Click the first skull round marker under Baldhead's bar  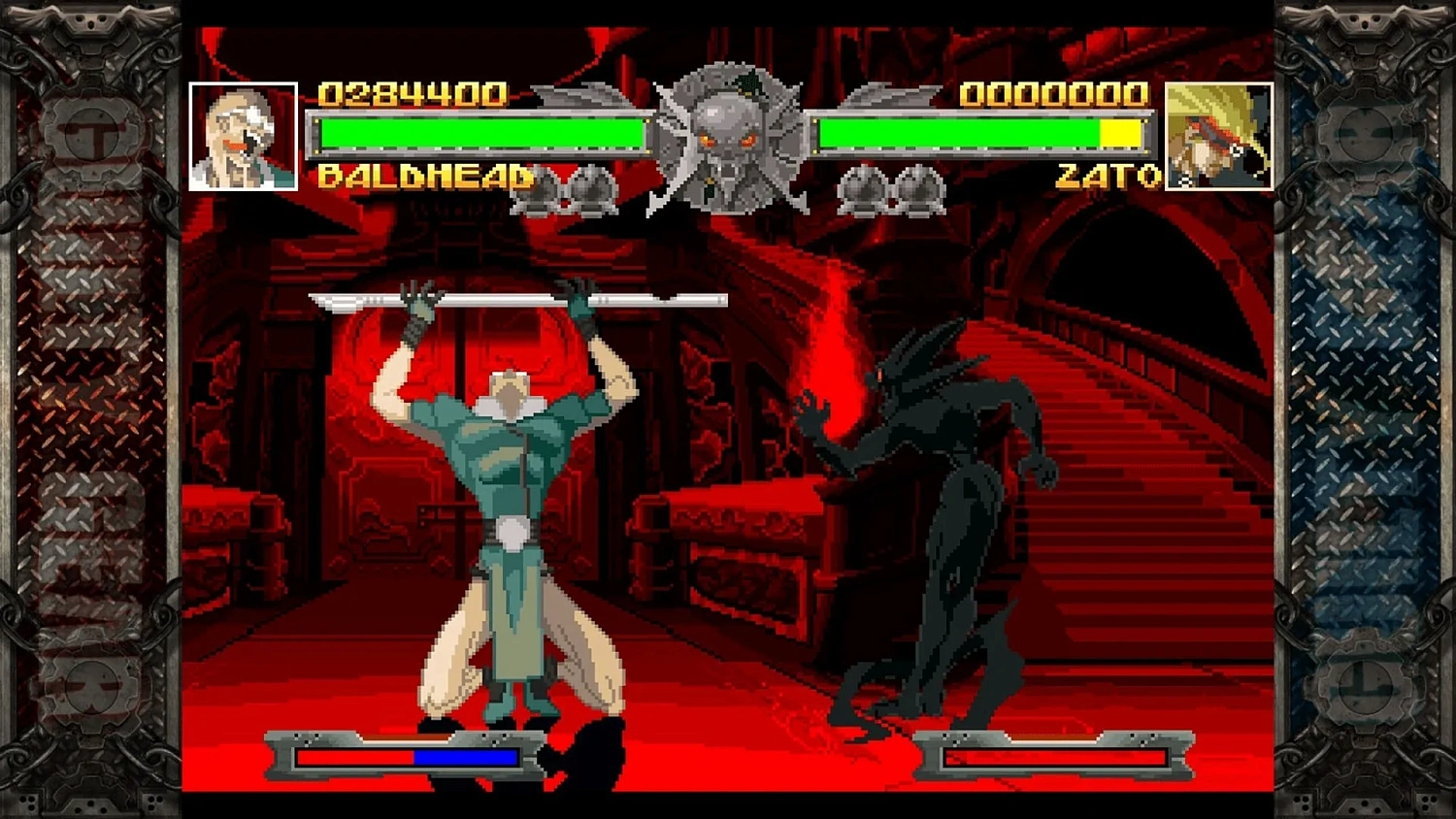543,191
